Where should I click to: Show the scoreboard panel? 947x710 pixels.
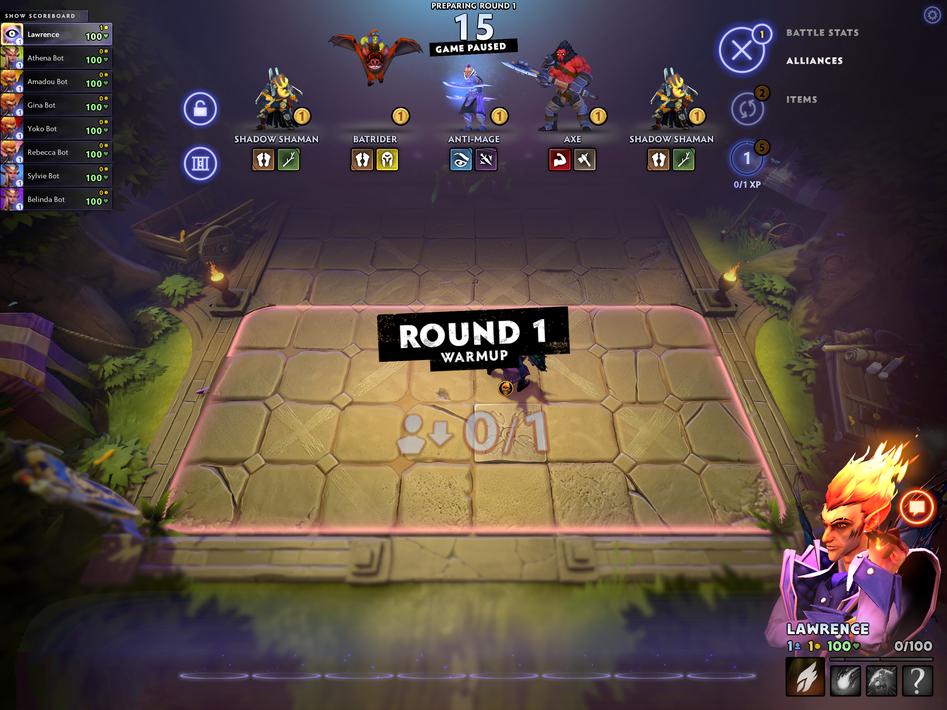click(44, 16)
